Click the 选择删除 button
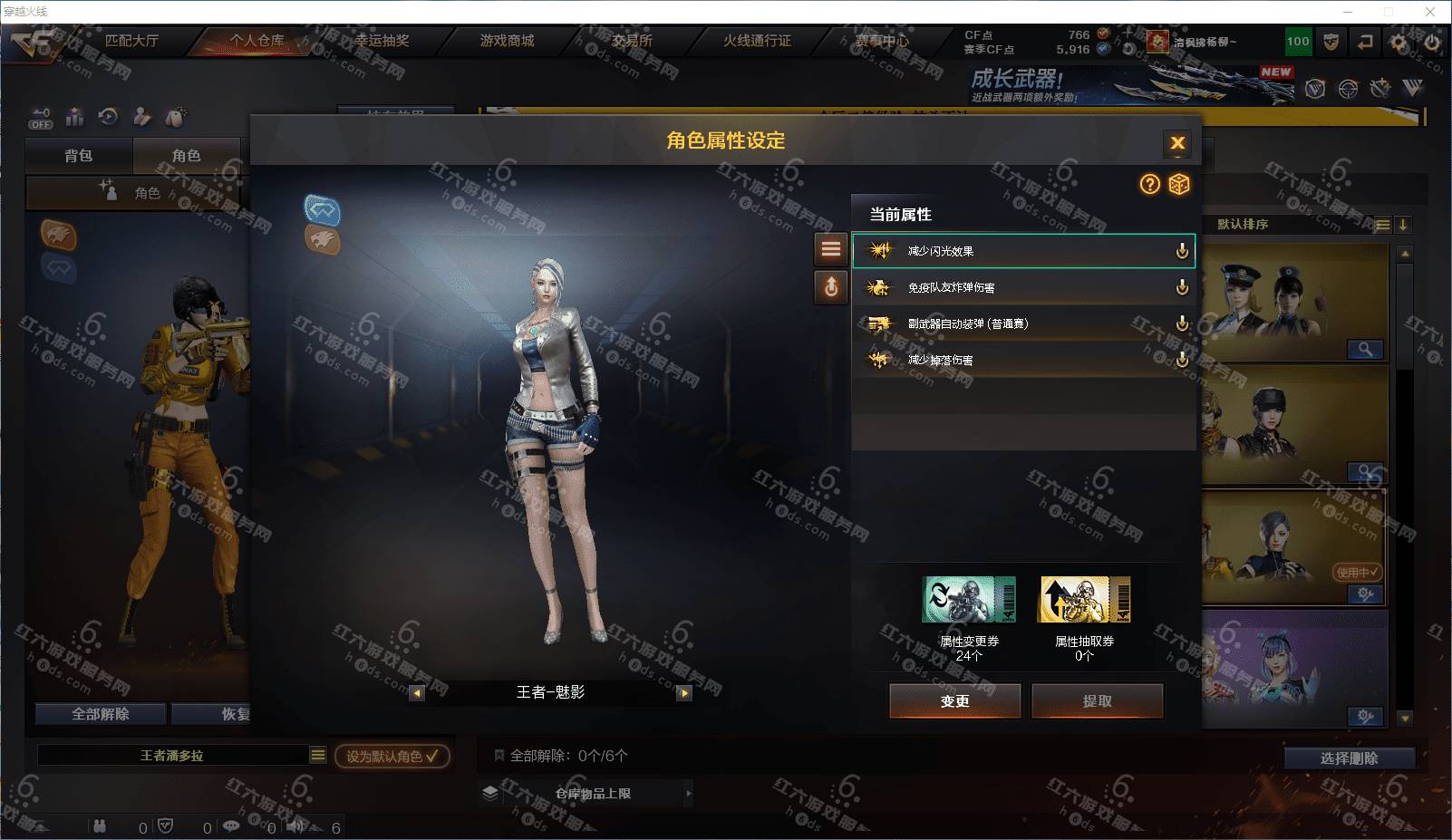Image resolution: width=1452 pixels, height=840 pixels. click(x=1349, y=758)
